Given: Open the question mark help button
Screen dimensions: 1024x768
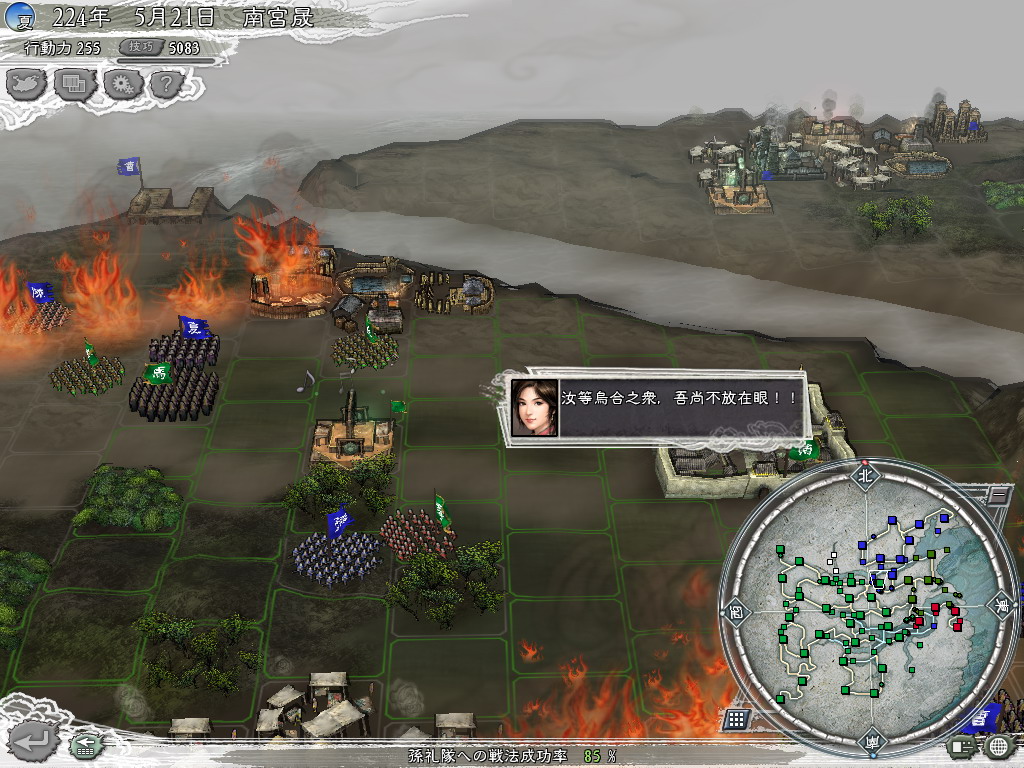Looking at the screenshot, I should tap(167, 84).
